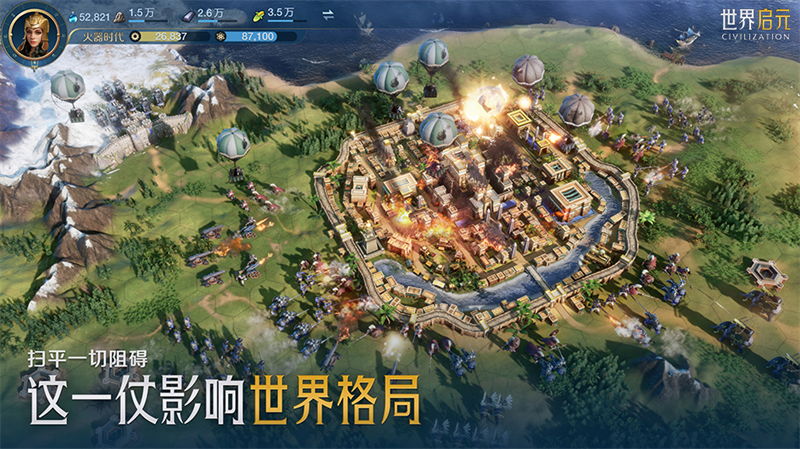Open the leader portrait profile
Screen dimensions: 800x449
point(33,33)
